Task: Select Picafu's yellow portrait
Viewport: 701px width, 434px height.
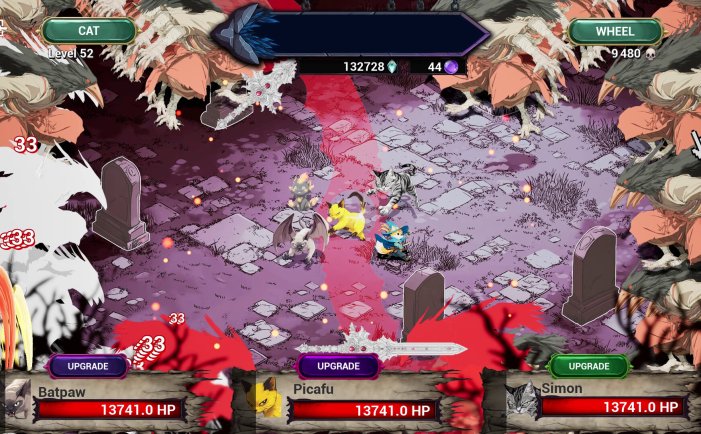Action: (266, 400)
